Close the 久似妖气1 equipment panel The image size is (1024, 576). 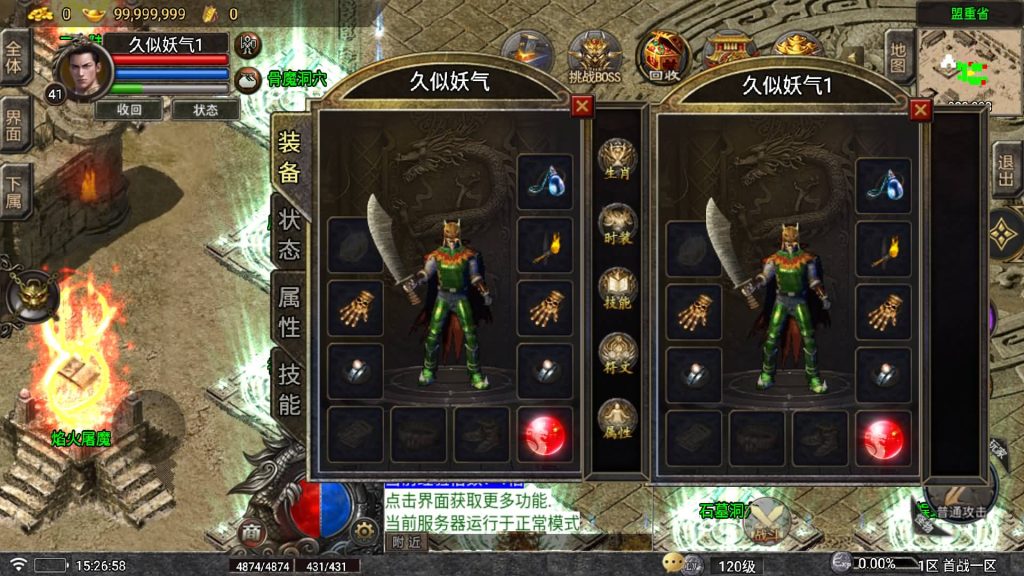click(x=920, y=110)
